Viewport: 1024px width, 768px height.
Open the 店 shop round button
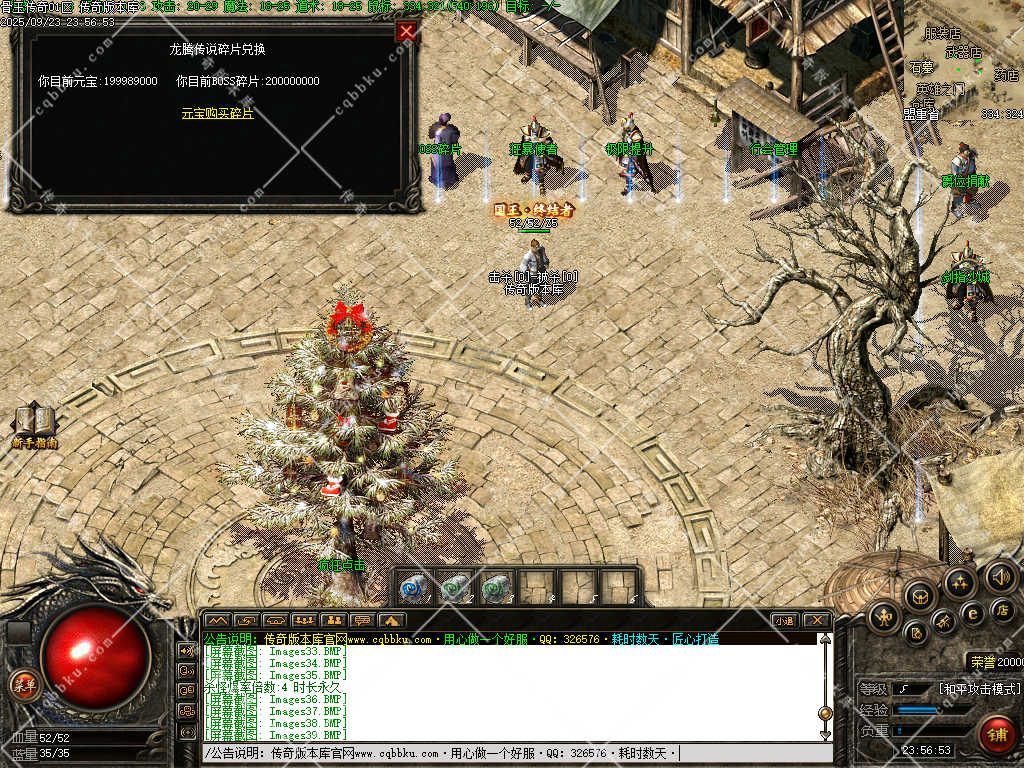click(x=1002, y=609)
